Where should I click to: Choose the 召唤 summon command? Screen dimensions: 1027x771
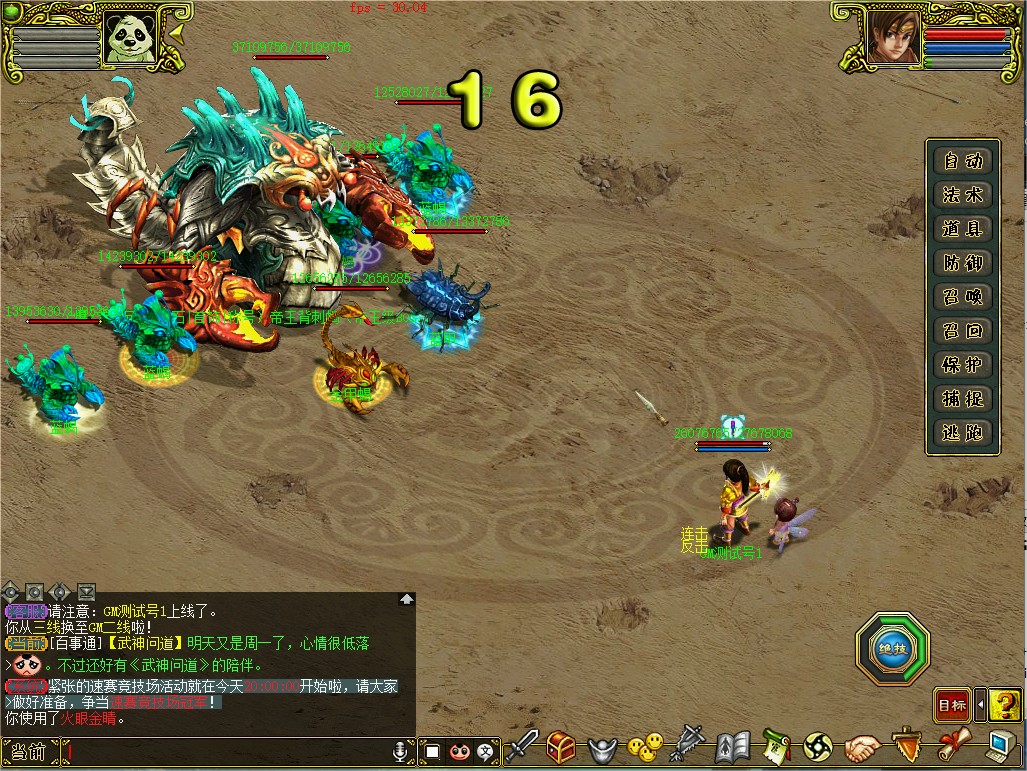pos(962,297)
